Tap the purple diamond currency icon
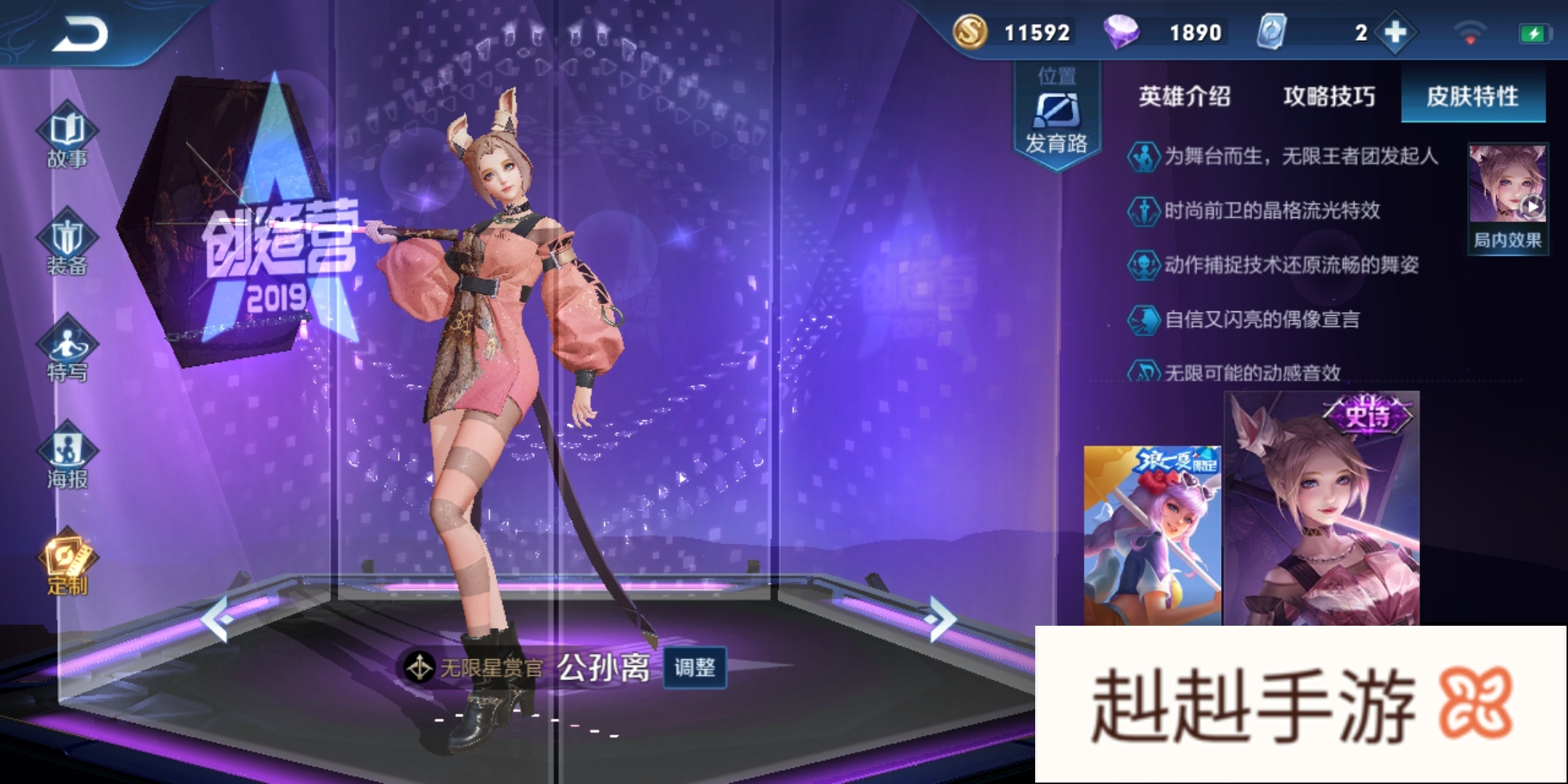1568x784 pixels. (x=1121, y=32)
